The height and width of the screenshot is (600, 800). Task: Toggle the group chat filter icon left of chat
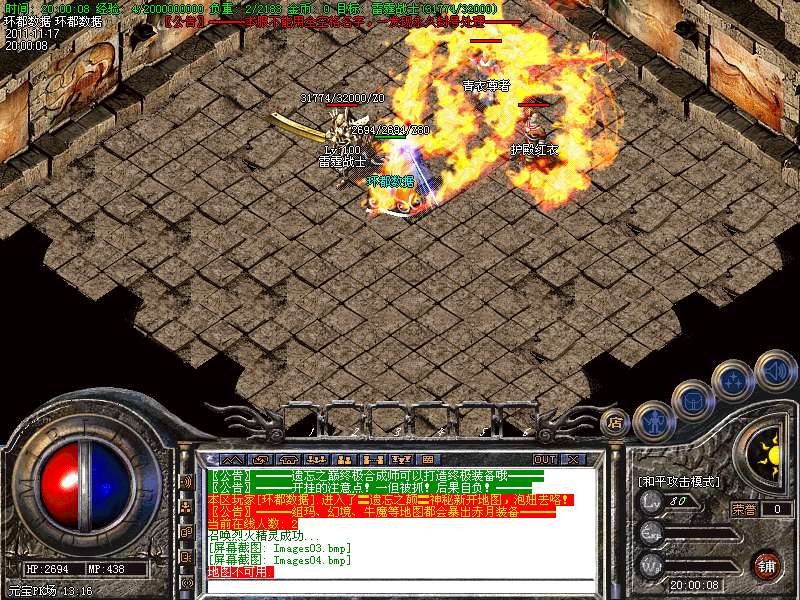click(186, 506)
